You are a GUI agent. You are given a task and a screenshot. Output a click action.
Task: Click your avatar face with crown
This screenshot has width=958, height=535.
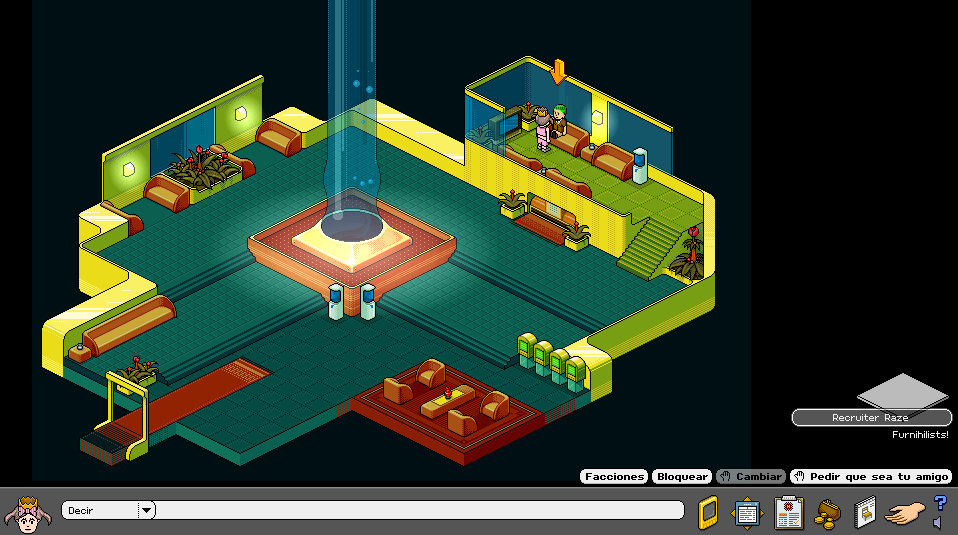27,513
